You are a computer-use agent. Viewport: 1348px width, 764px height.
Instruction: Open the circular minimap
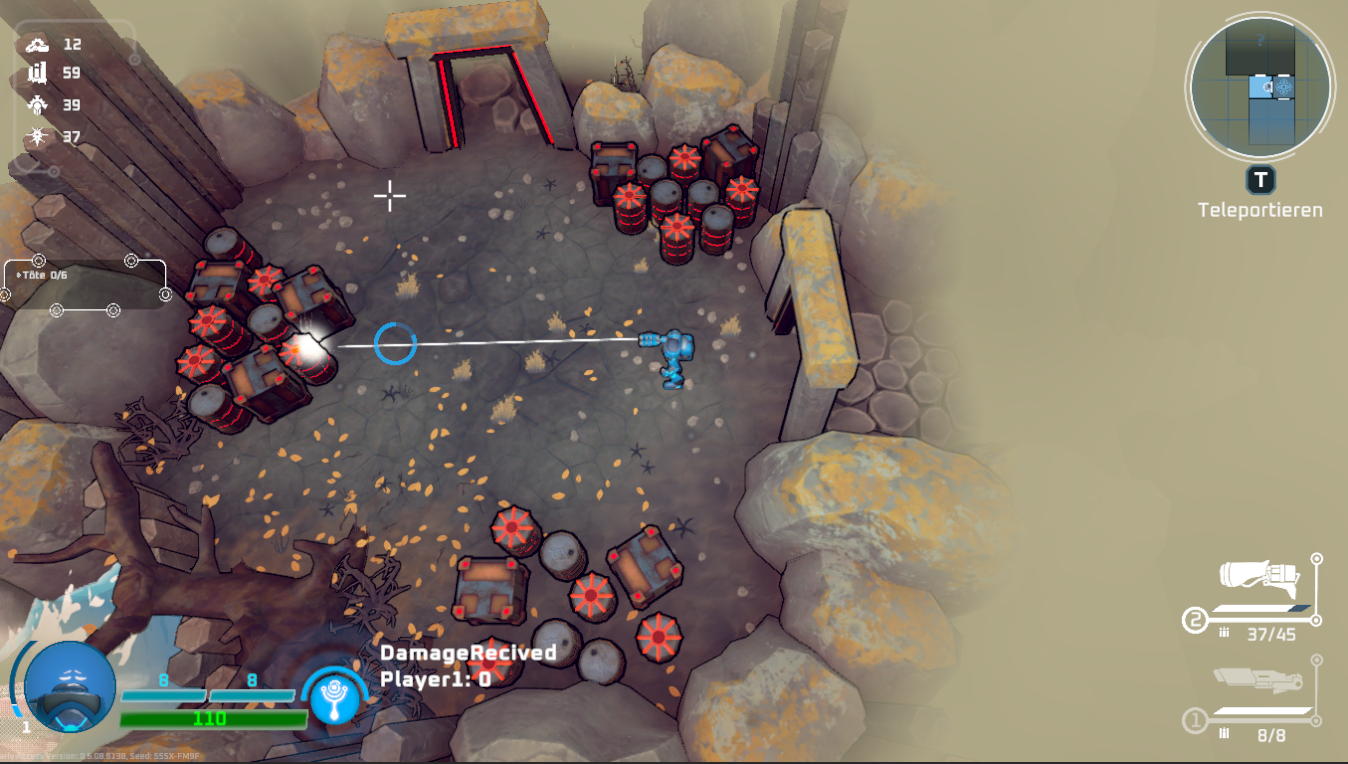1259,87
